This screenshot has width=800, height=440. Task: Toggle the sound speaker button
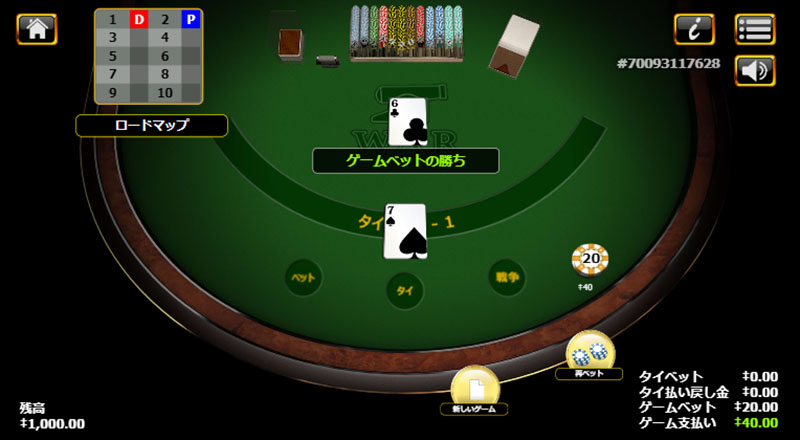755,70
